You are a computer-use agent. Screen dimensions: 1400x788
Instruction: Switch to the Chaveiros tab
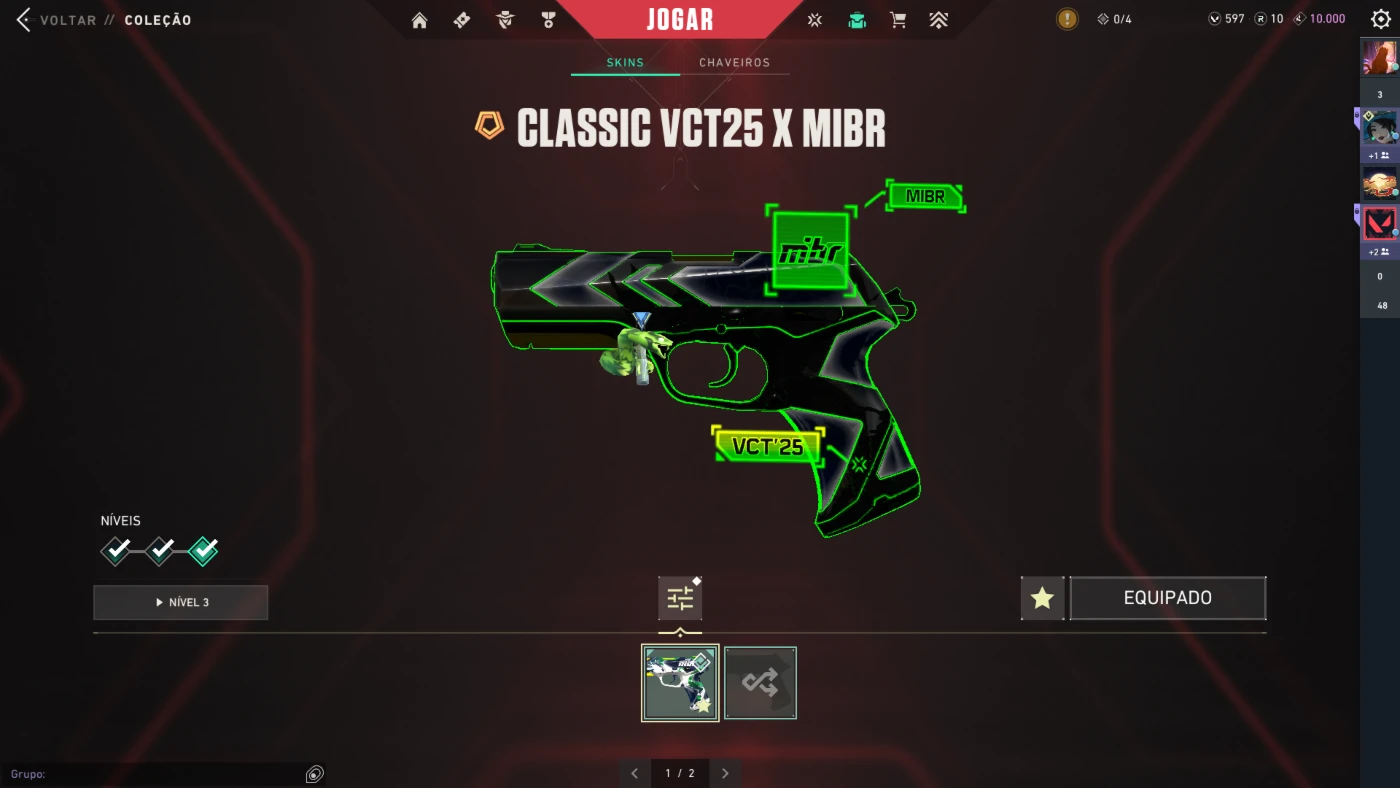[x=734, y=63]
